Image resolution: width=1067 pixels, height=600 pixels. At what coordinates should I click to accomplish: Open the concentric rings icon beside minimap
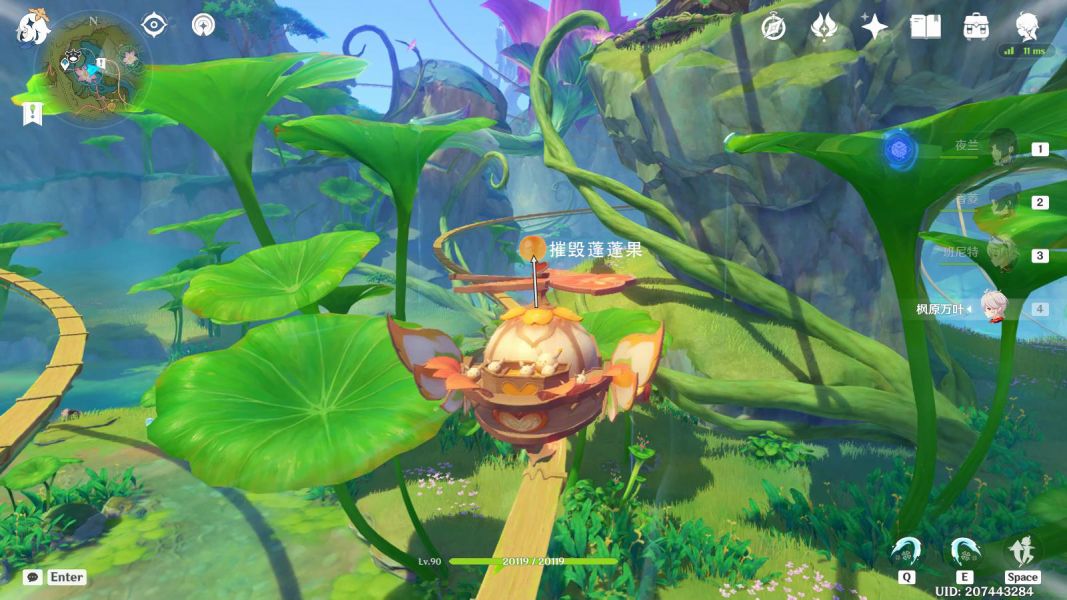click(x=203, y=25)
